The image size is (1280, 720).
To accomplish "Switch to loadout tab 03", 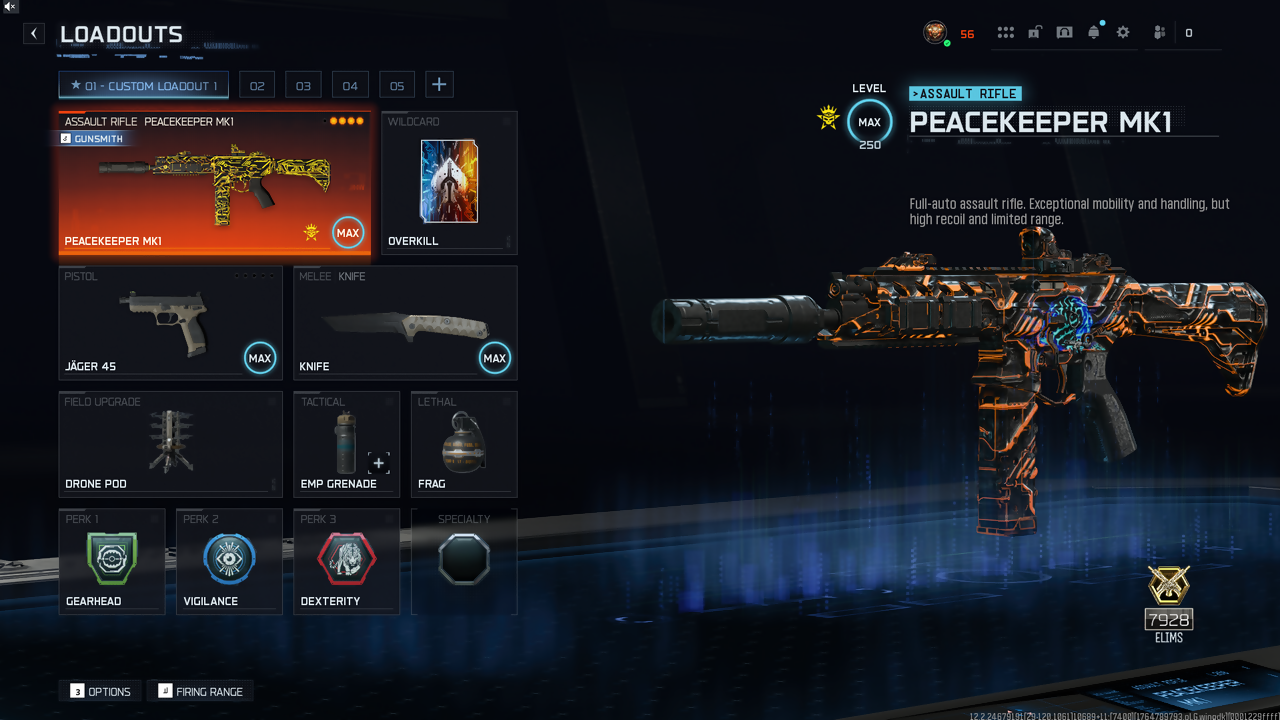I will [303, 86].
